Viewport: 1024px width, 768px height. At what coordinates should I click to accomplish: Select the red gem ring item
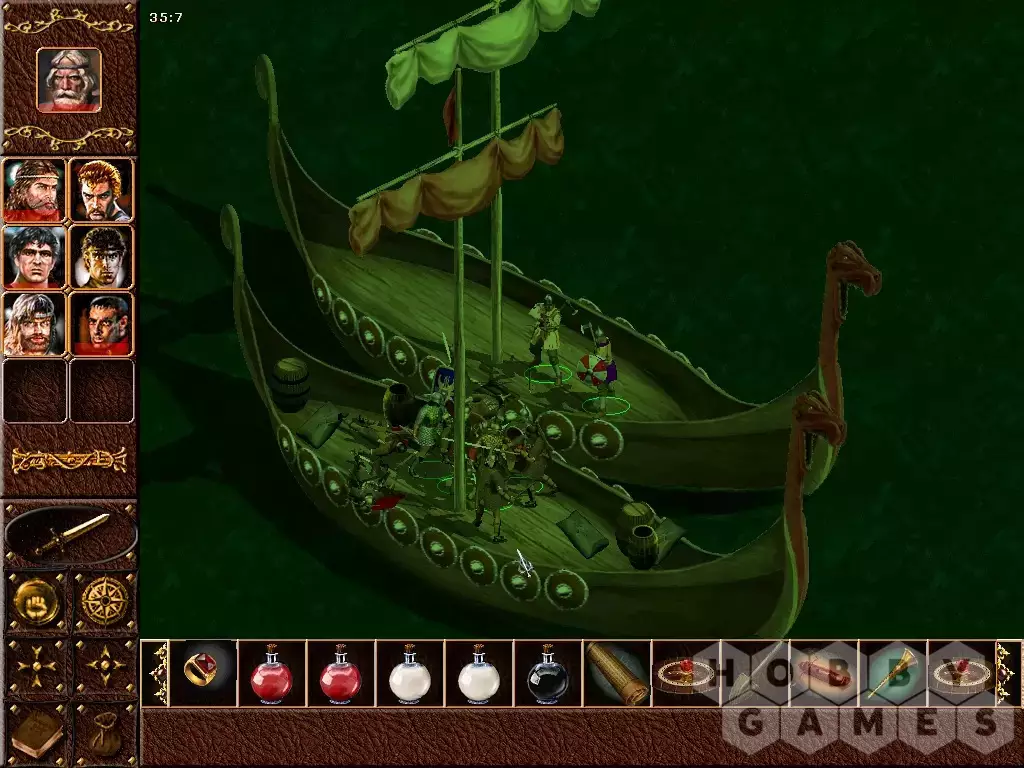tap(203, 672)
